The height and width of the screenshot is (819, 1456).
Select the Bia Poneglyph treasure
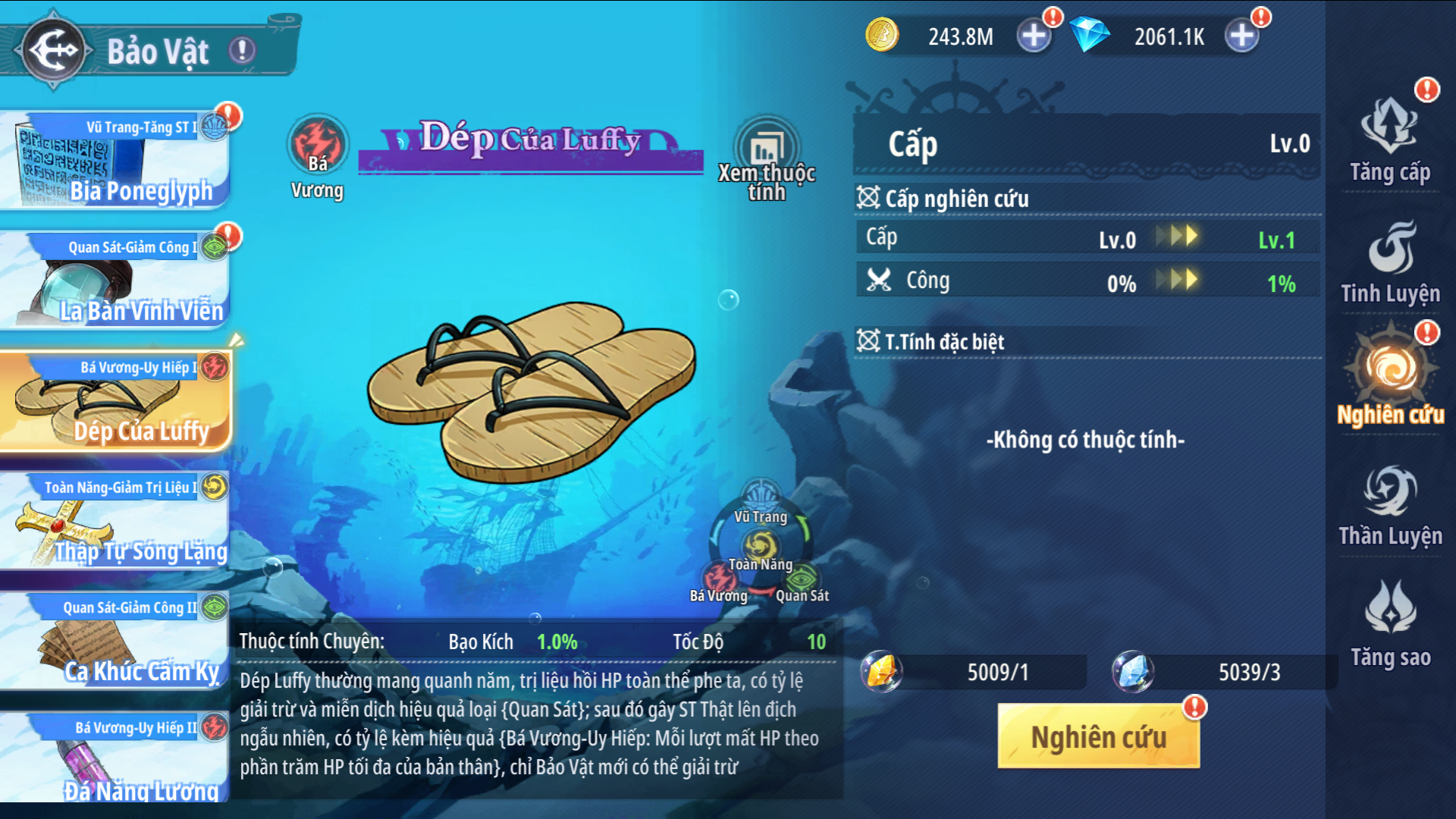tap(114, 161)
